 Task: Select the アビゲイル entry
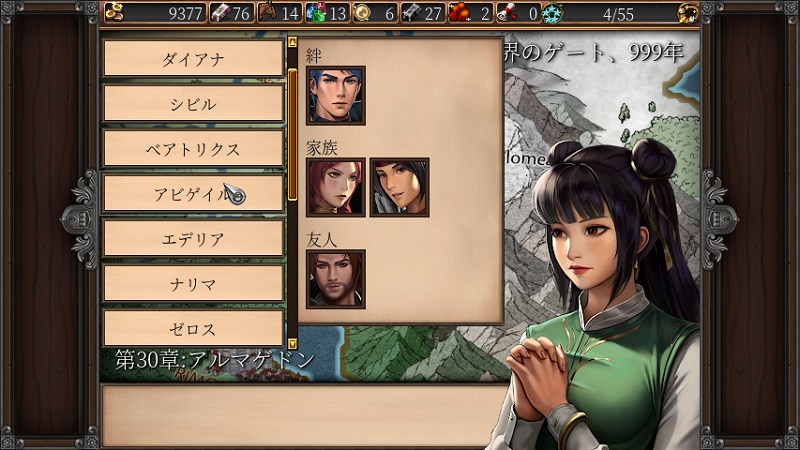tap(193, 194)
